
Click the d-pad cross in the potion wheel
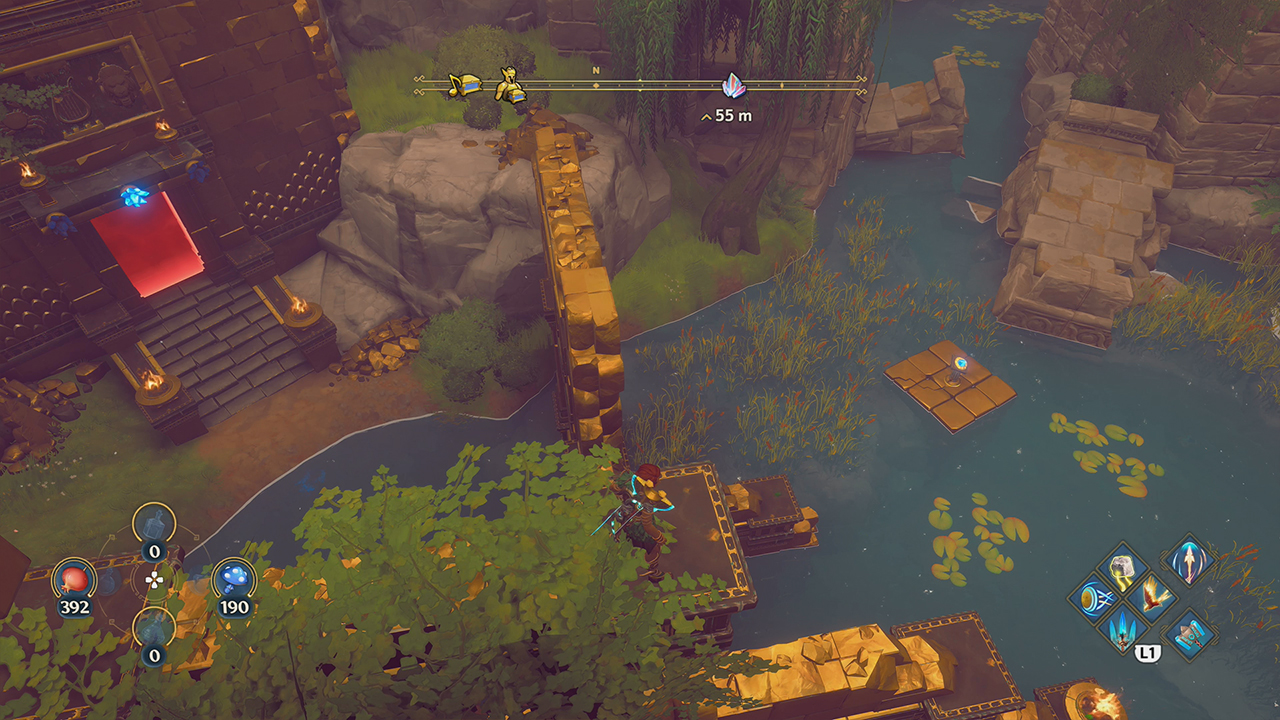(152, 578)
